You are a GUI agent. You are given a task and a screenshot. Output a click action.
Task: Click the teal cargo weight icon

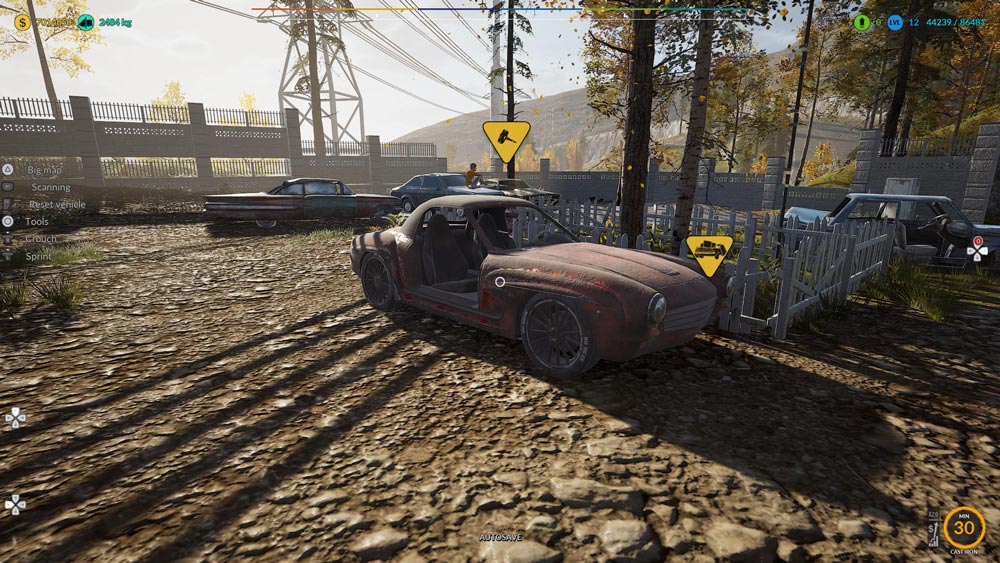(86, 21)
